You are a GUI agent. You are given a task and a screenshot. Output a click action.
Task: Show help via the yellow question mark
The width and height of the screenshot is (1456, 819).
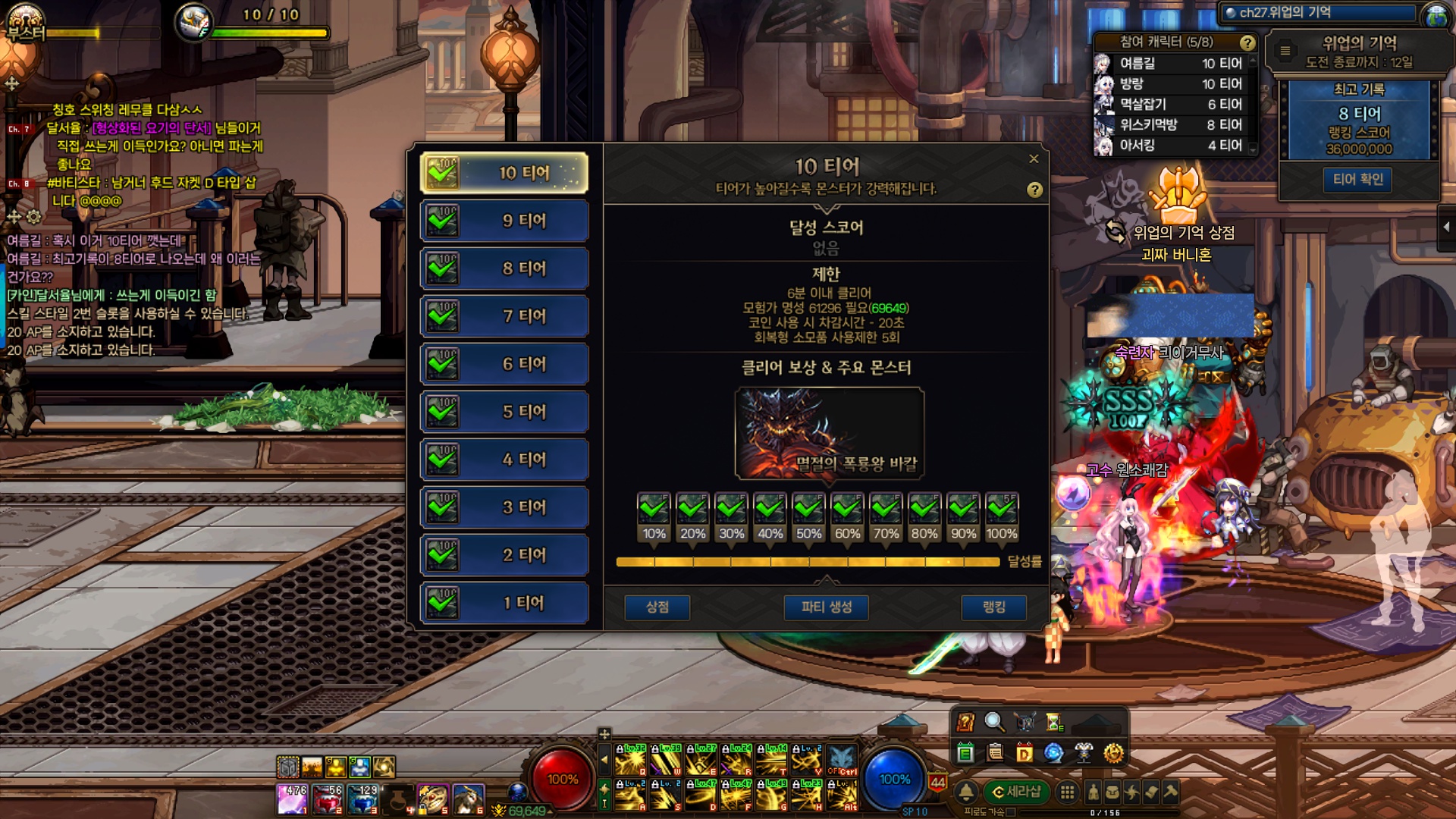tap(1034, 190)
